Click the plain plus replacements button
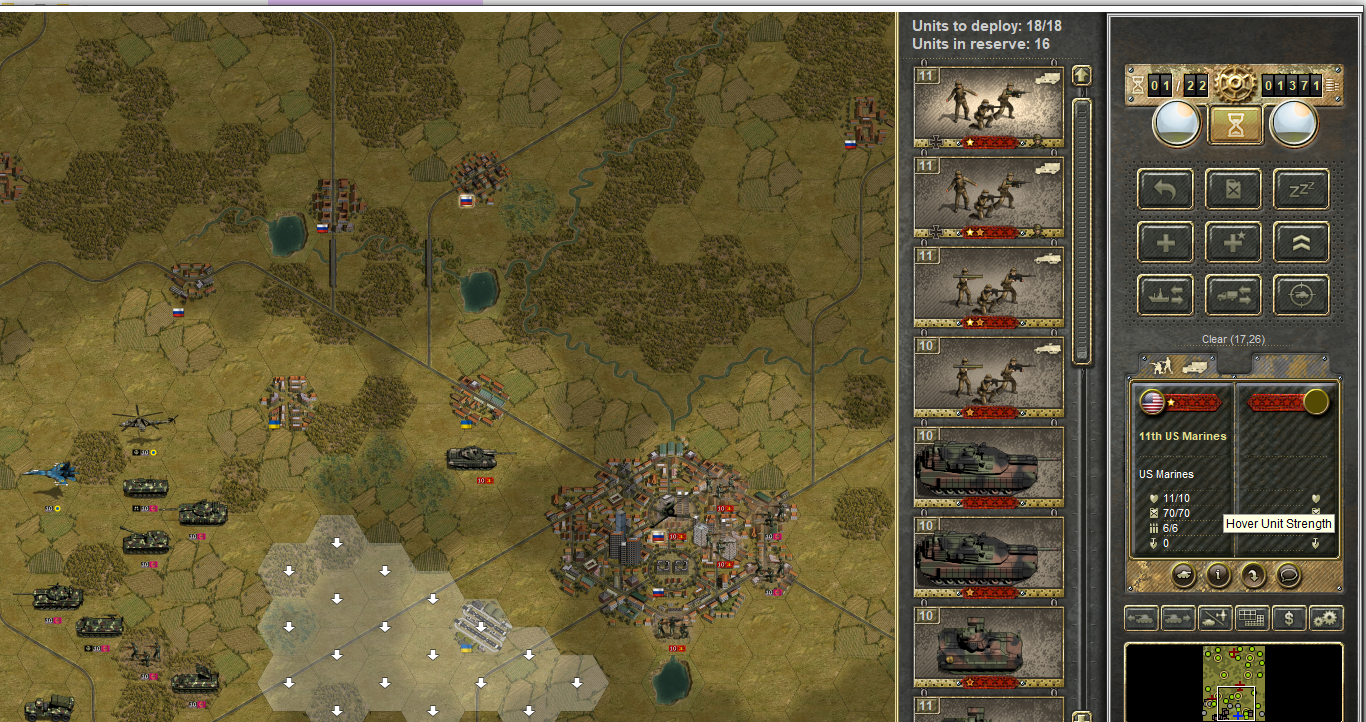This screenshot has width=1366, height=722. 1165,242
